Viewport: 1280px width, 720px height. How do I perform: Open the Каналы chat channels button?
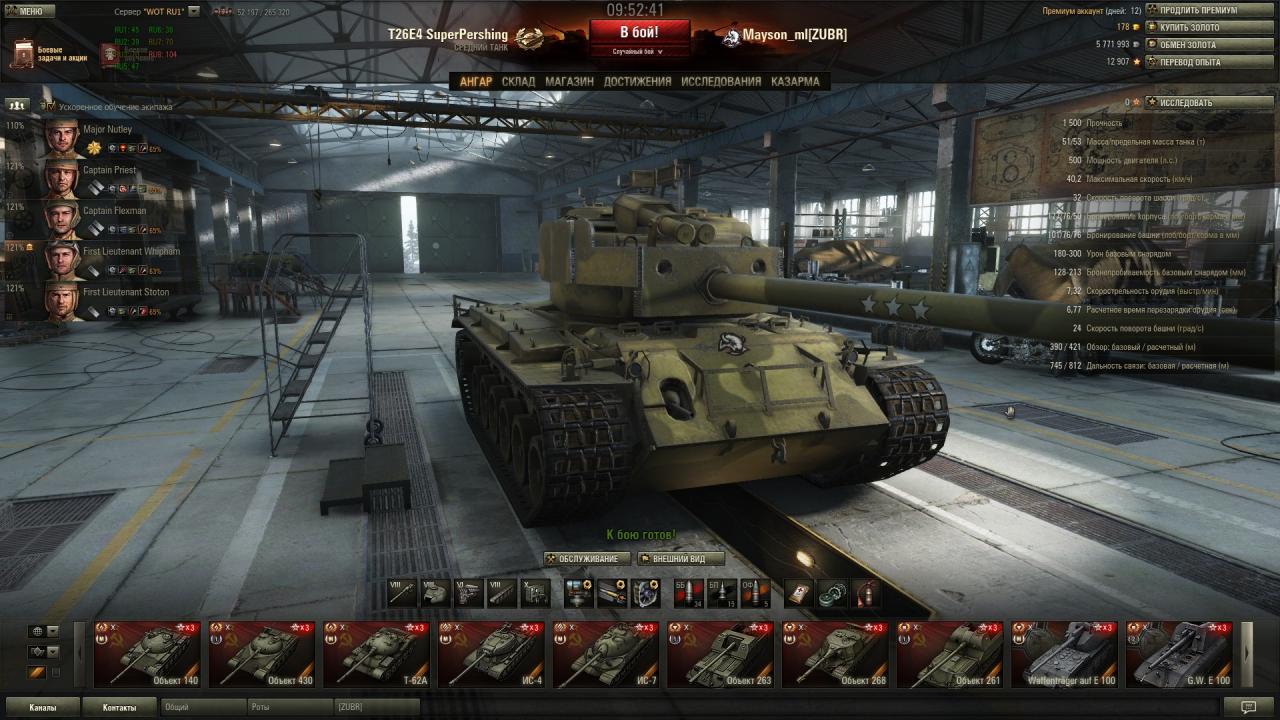(x=43, y=707)
